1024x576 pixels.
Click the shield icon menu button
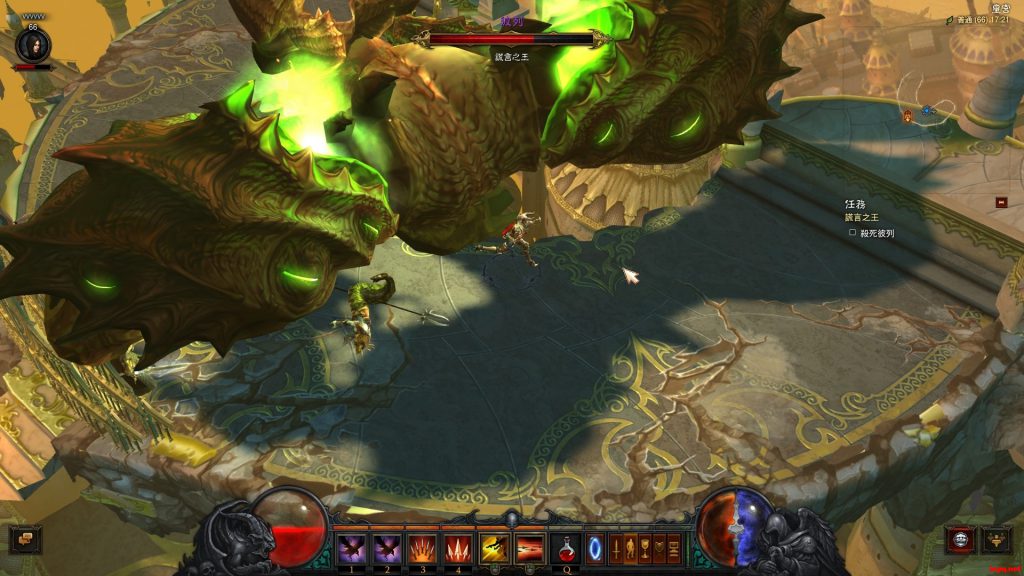tap(659, 548)
